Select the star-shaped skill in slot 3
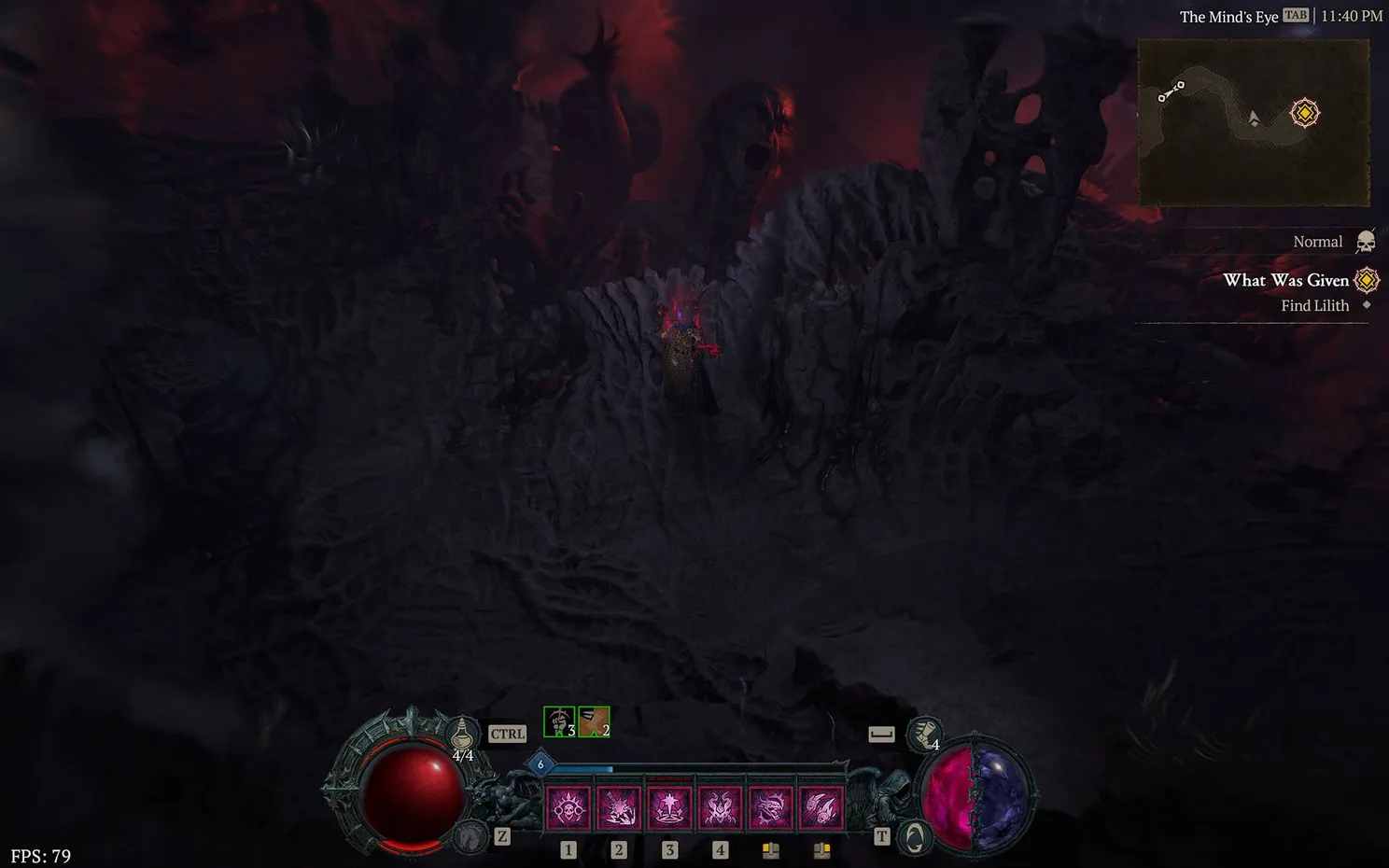1389x868 pixels. [x=668, y=807]
